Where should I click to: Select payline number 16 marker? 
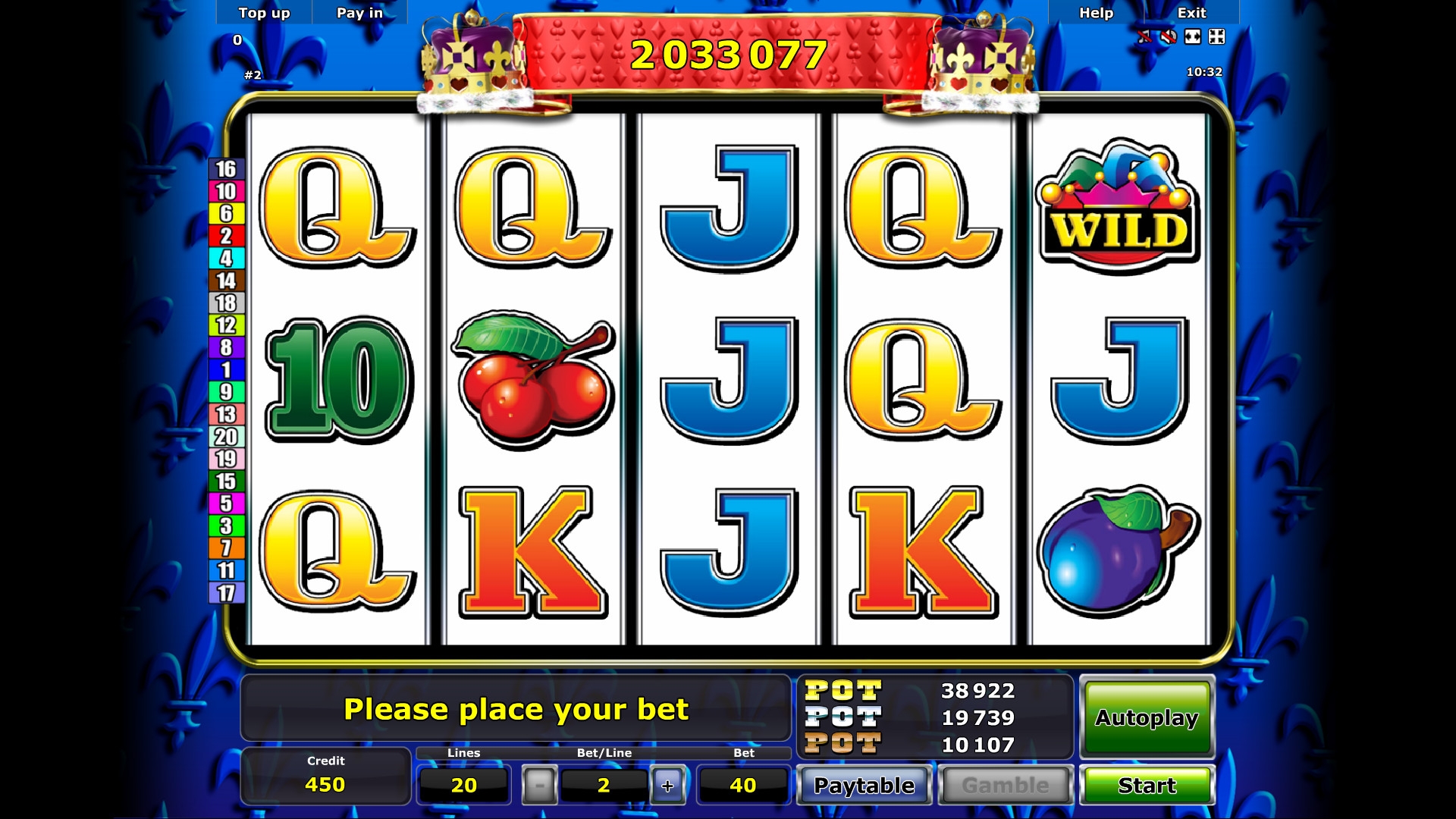226,169
